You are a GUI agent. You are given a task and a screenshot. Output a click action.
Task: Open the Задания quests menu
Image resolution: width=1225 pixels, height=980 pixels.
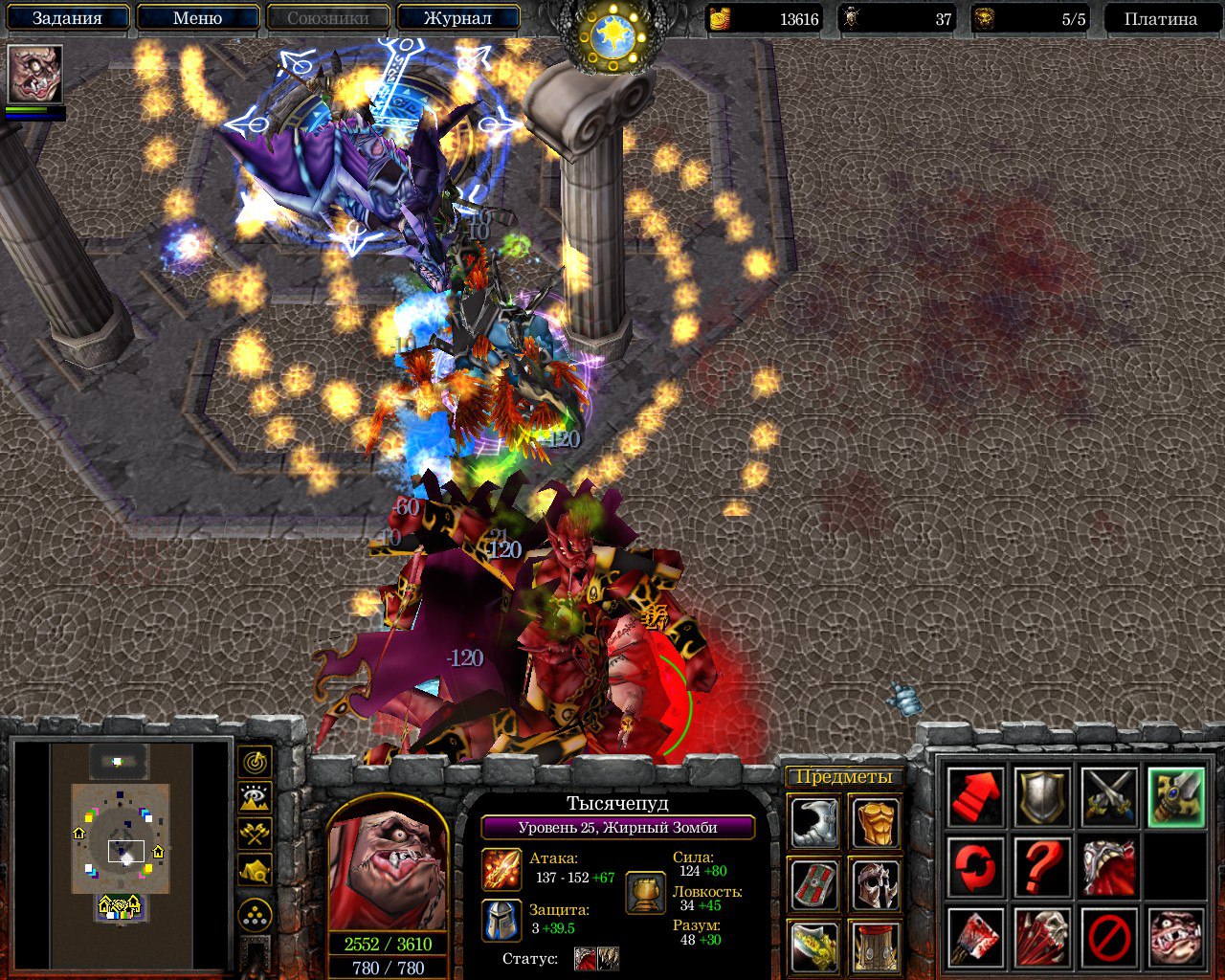tap(67, 18)
